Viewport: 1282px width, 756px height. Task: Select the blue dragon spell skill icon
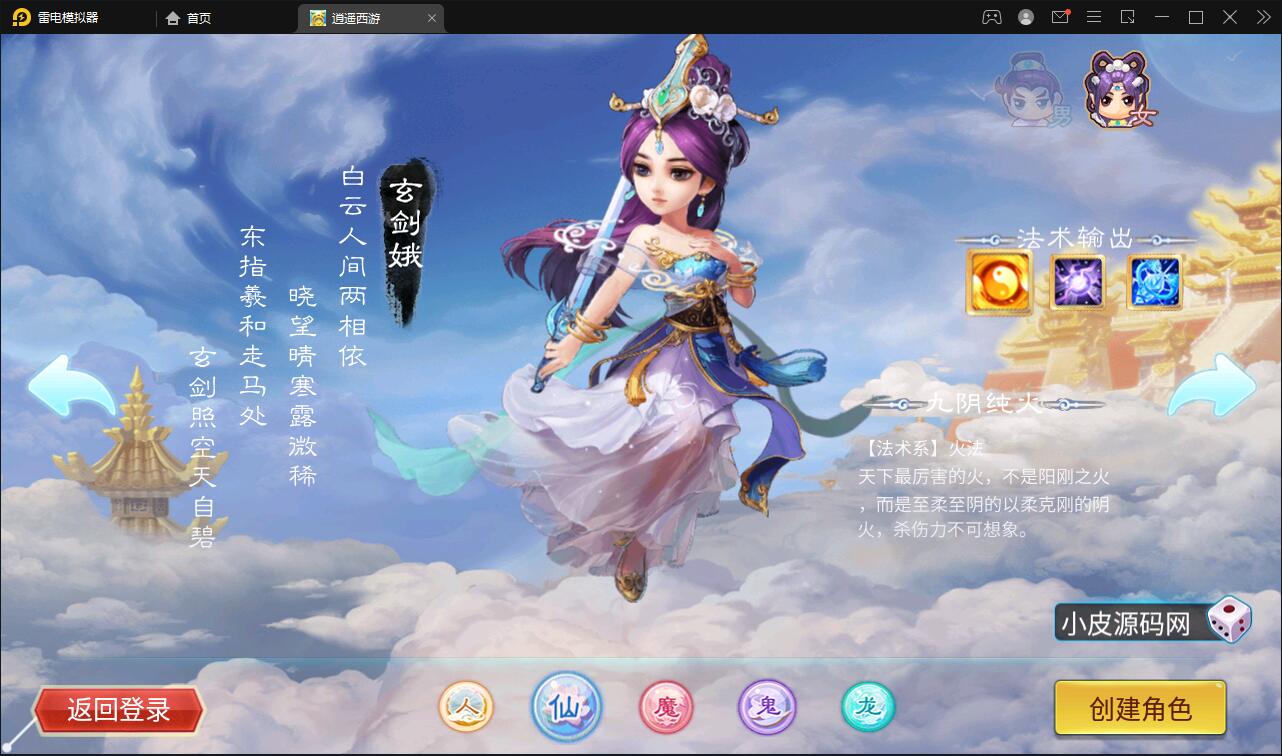click(1154, 281)
